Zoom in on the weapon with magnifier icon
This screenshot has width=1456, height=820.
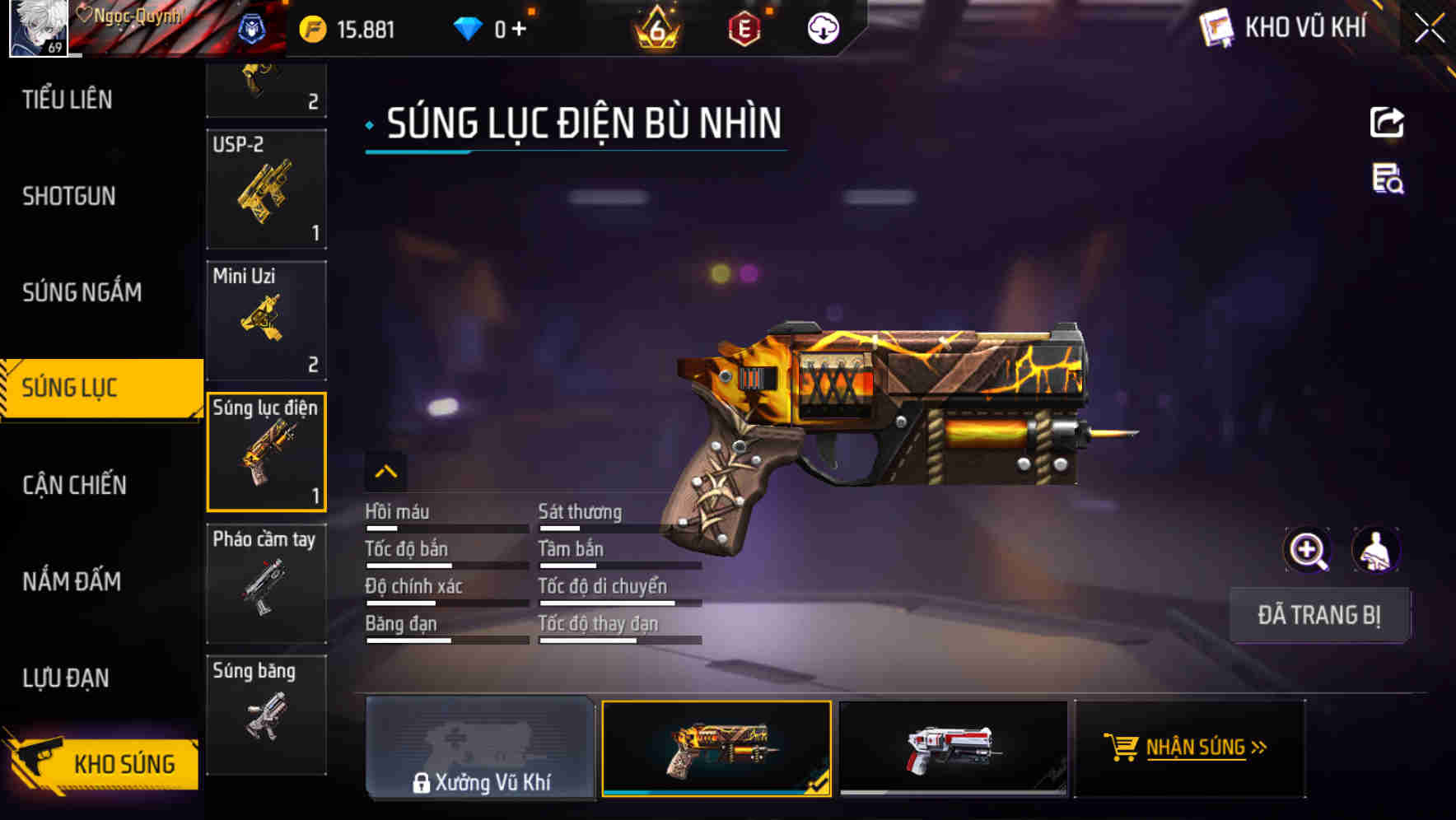click(x=1308, y=550)
